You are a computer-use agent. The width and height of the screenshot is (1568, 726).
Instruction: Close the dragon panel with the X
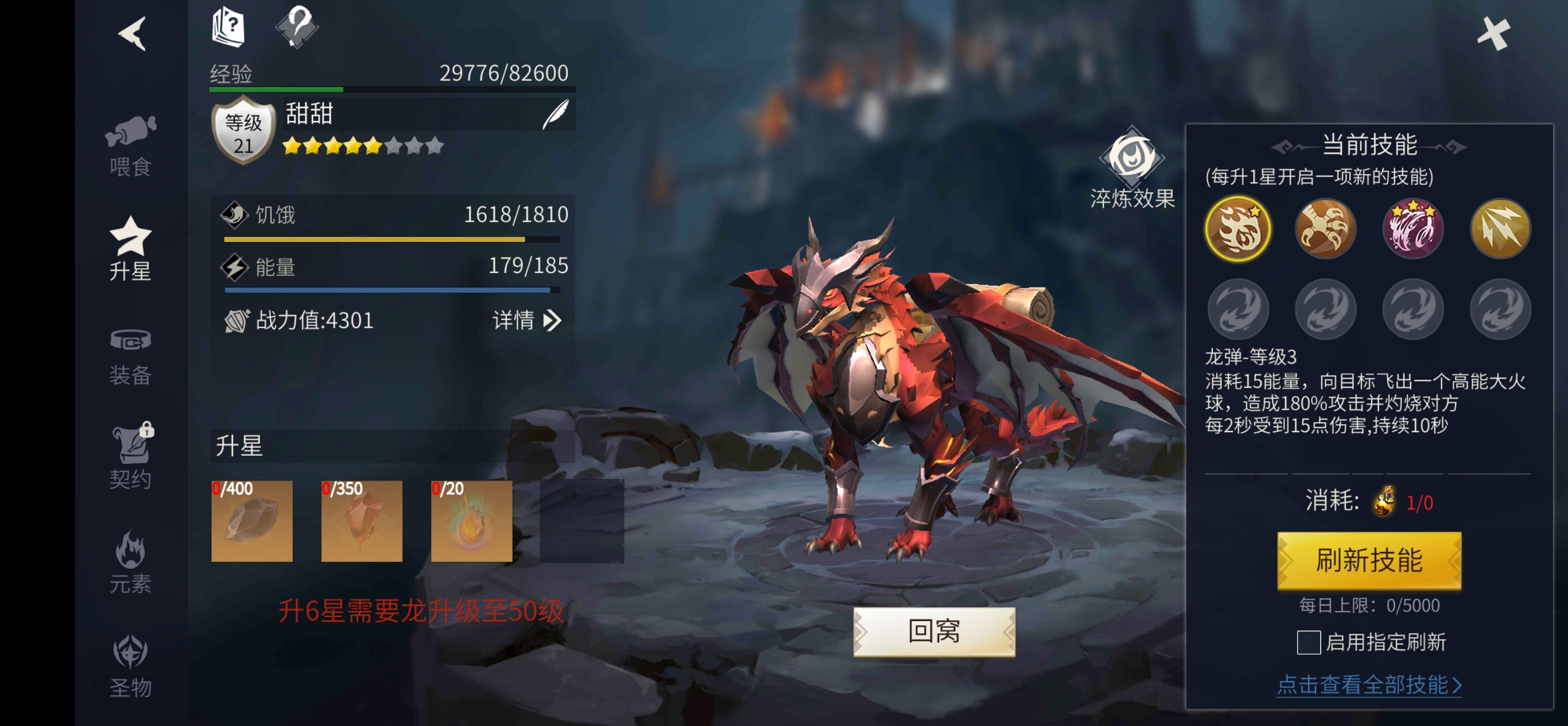pos(1493,33)
